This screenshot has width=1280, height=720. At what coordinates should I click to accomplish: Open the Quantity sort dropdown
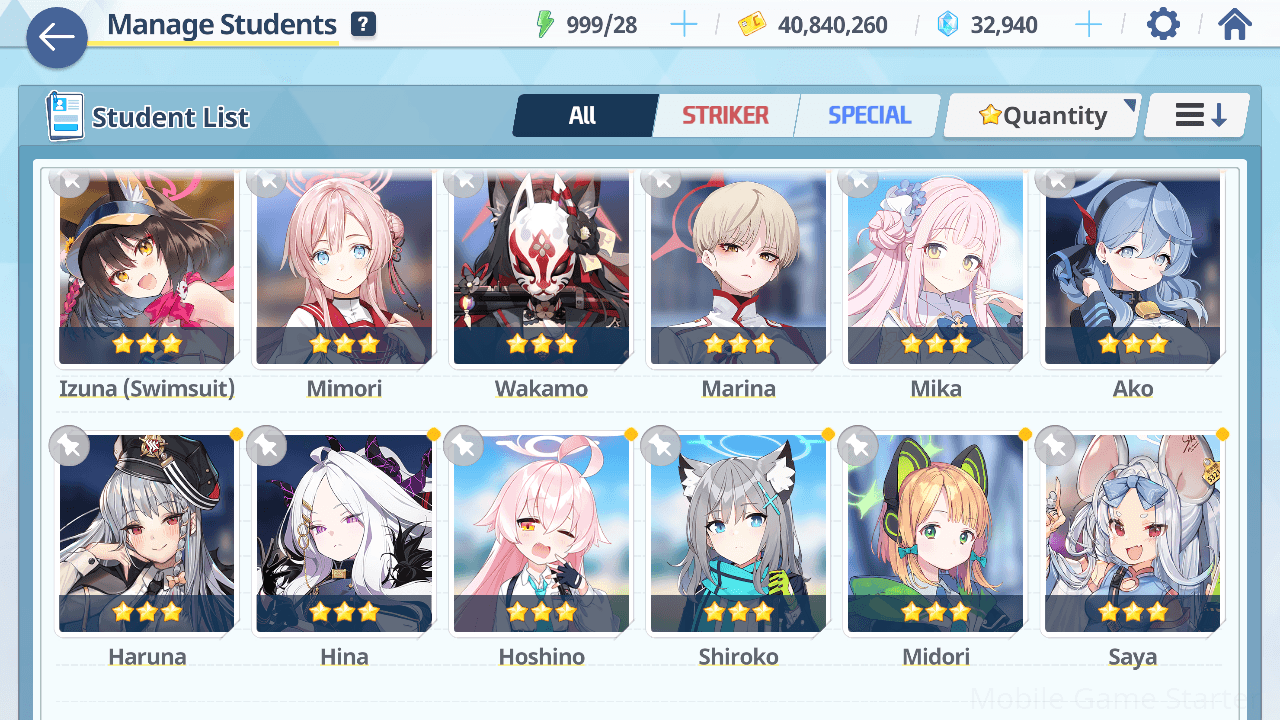pyautogui.click(x=1042, y=116)
